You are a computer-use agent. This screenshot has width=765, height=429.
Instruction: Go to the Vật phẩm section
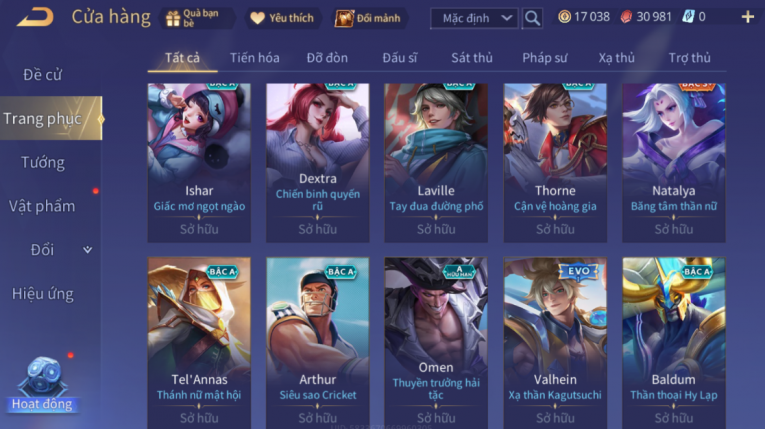pyautogui.click(x=43, y=206)
